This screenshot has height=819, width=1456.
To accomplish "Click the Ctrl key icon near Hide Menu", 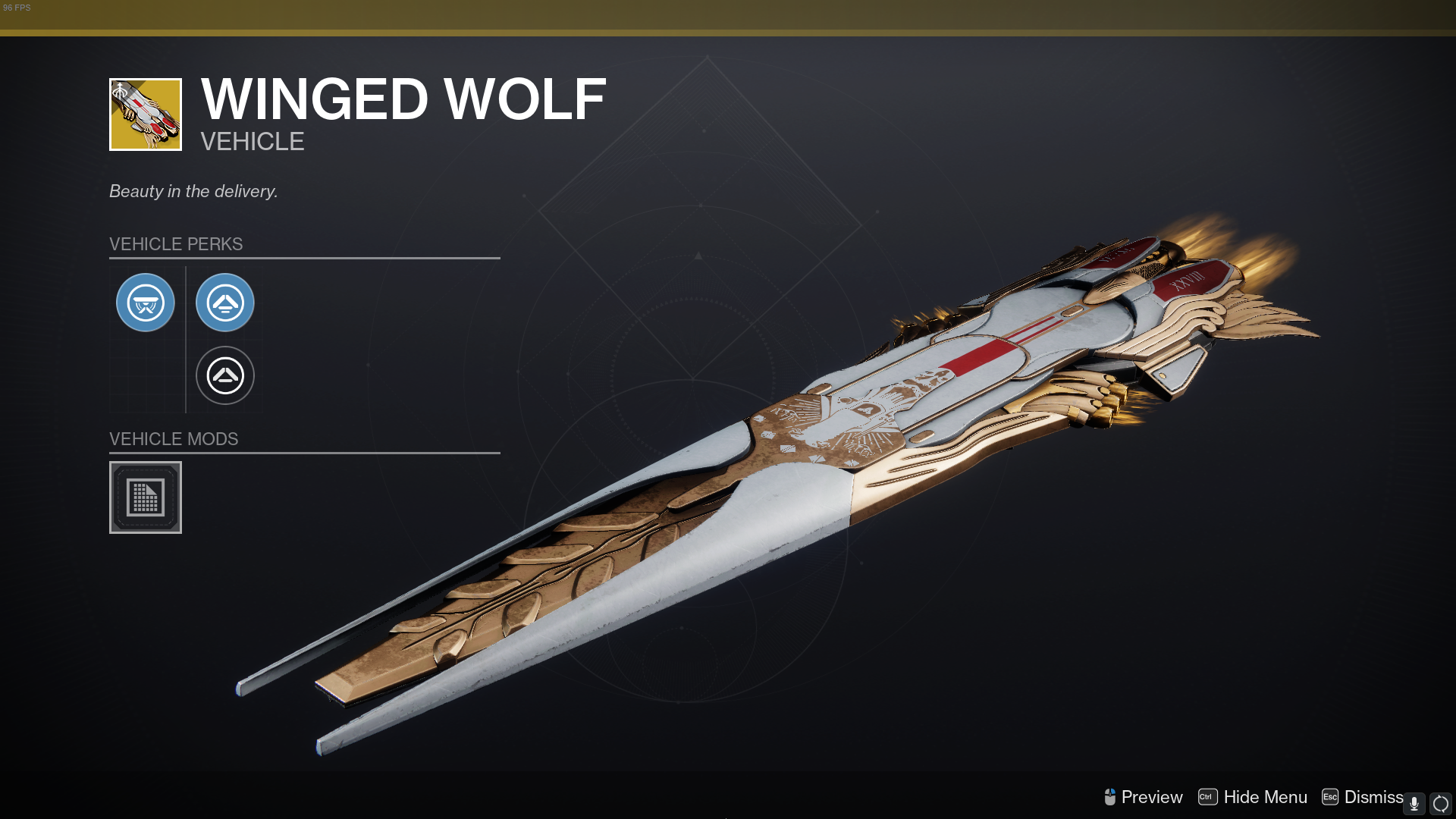I will 1207,797.
